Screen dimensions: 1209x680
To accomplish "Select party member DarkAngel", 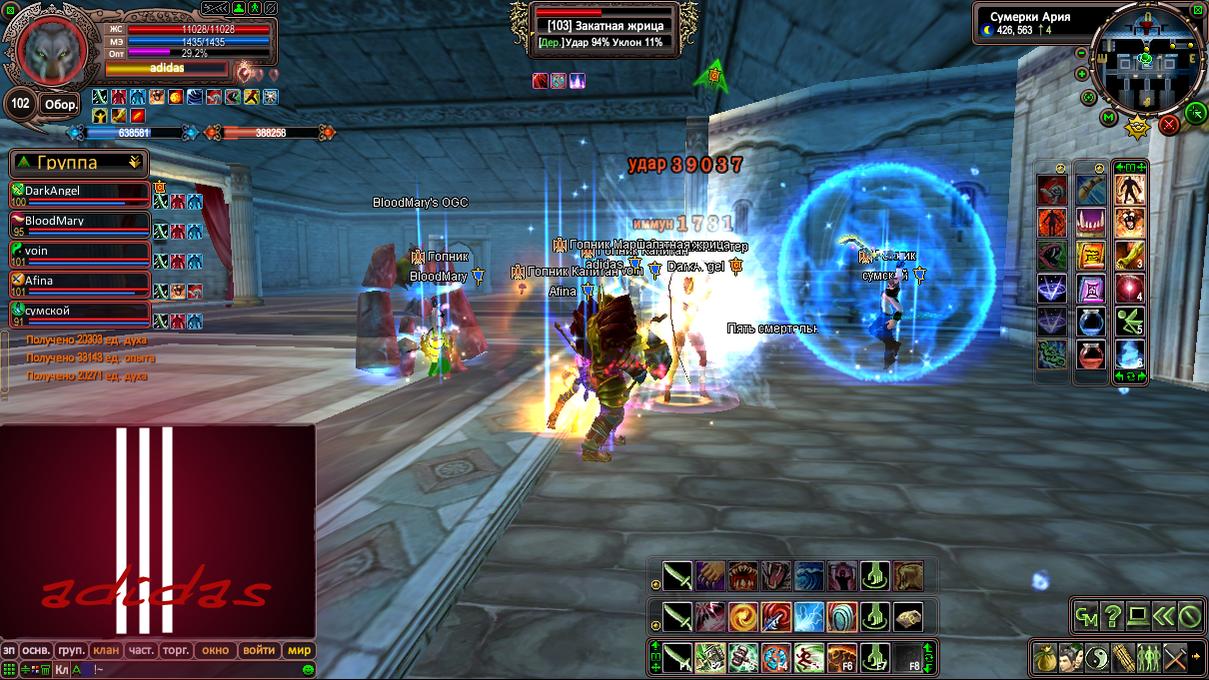I will [80, 191].
